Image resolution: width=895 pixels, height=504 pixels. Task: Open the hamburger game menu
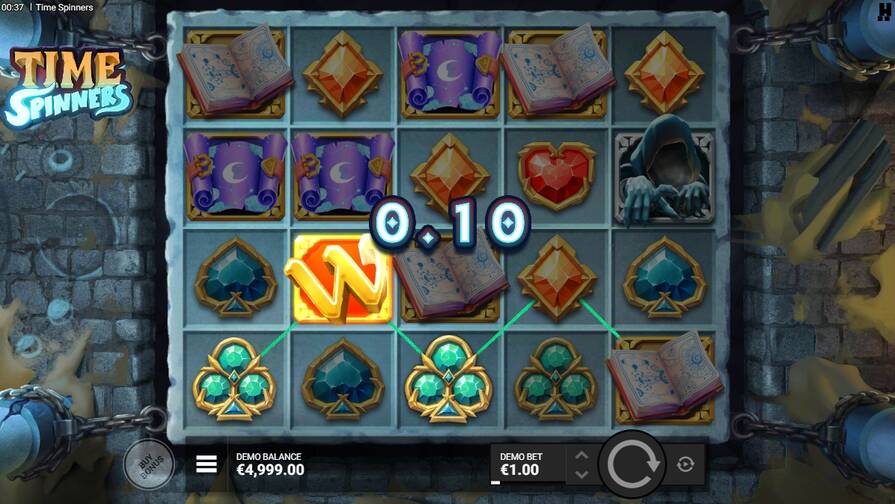(207, 464)
